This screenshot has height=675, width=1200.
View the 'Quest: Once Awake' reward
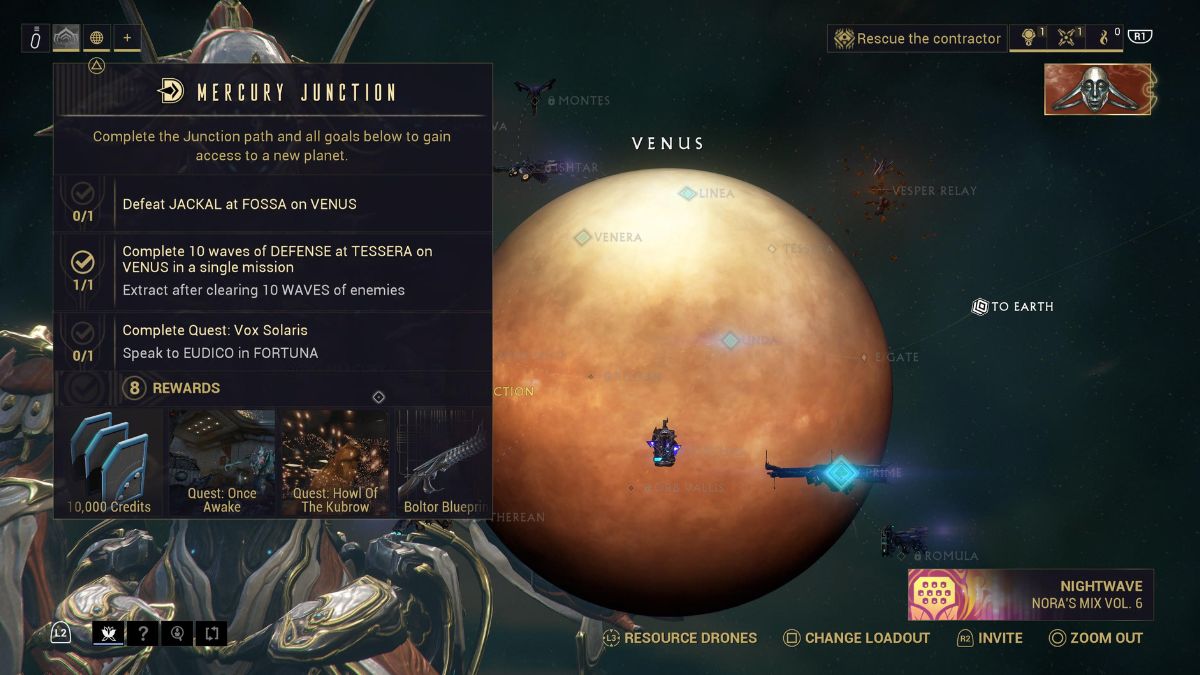[222, 462]
